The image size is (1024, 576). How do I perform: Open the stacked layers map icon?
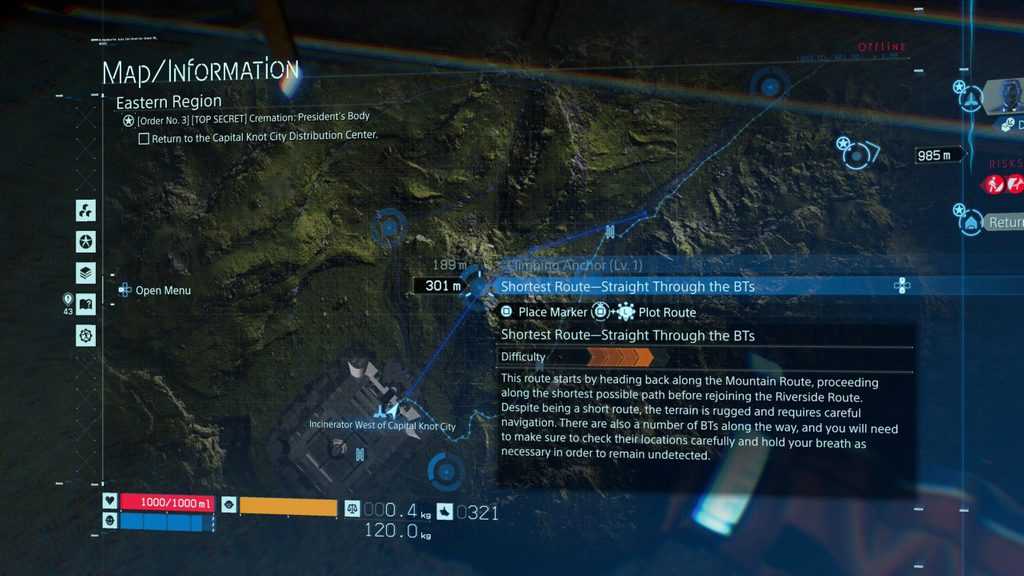click(x=86, y=273)
